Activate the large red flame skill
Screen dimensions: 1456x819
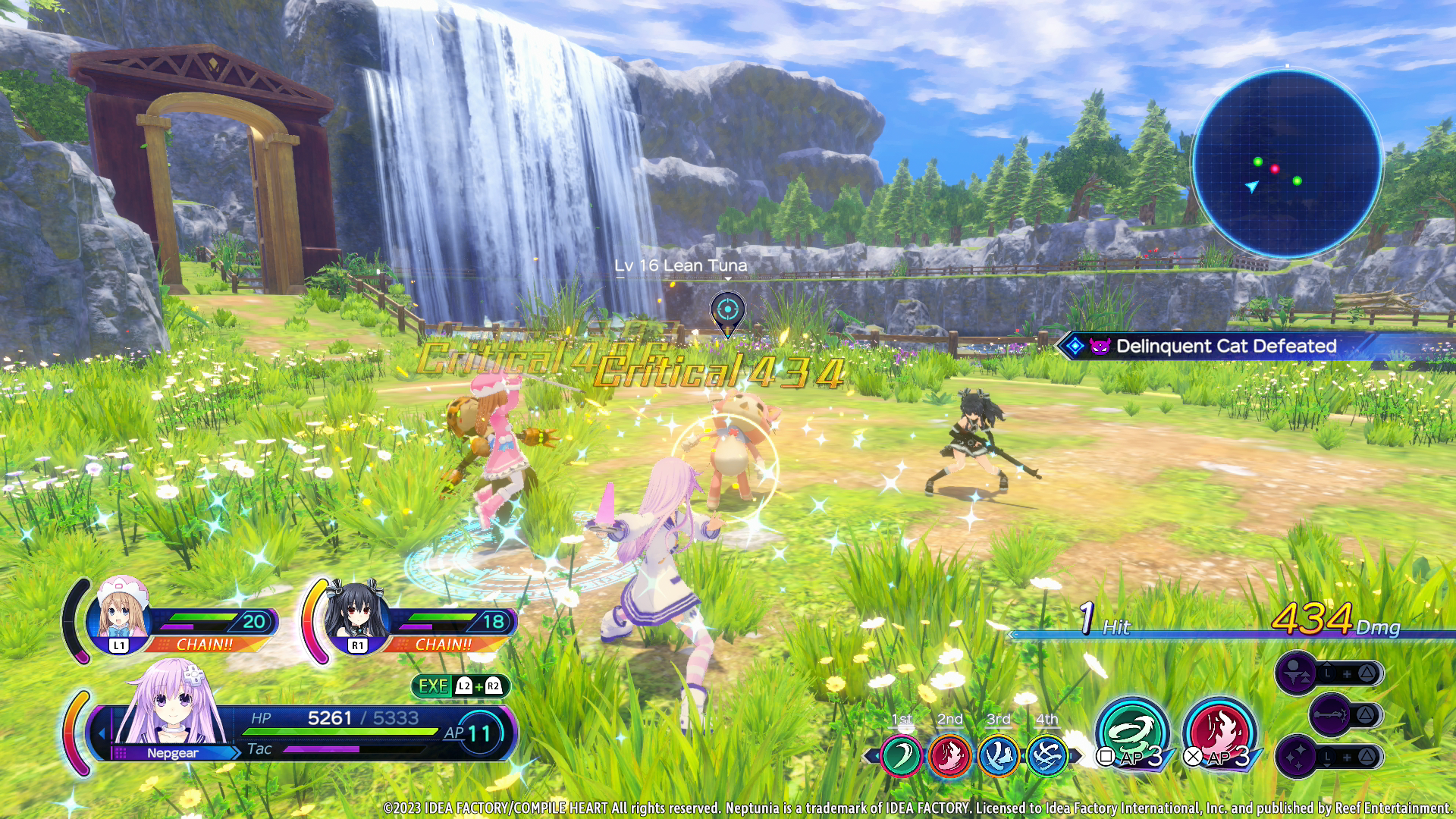1219,733
